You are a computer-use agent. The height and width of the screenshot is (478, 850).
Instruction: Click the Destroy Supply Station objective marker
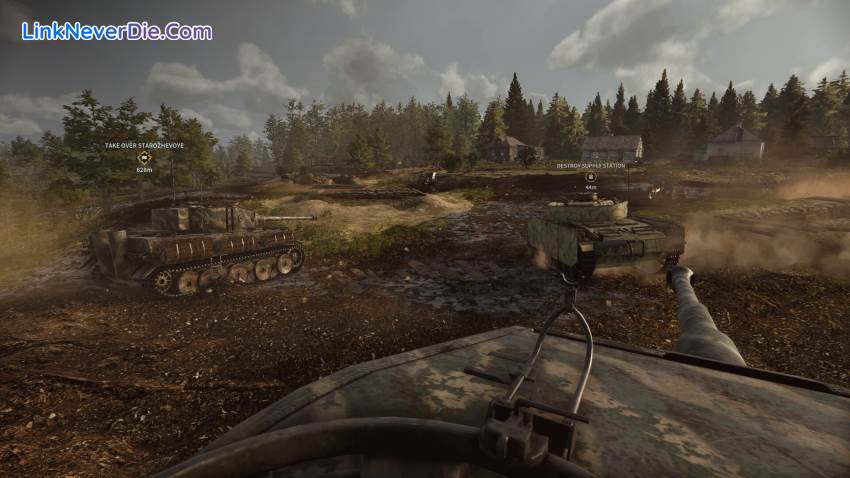(590, 176)
